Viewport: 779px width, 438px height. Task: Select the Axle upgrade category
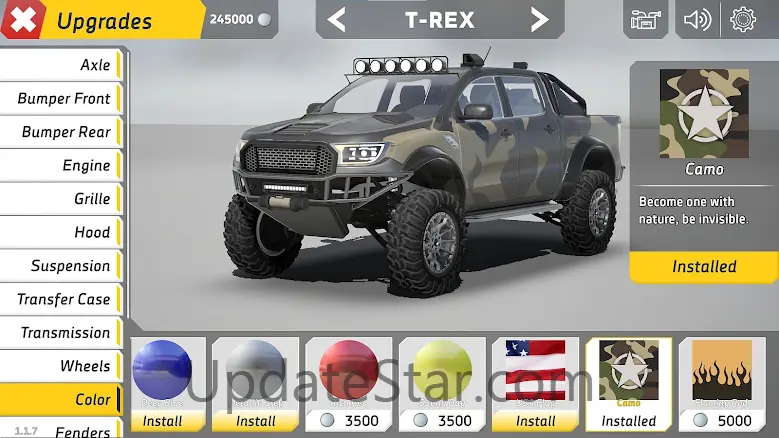[61, 65]
